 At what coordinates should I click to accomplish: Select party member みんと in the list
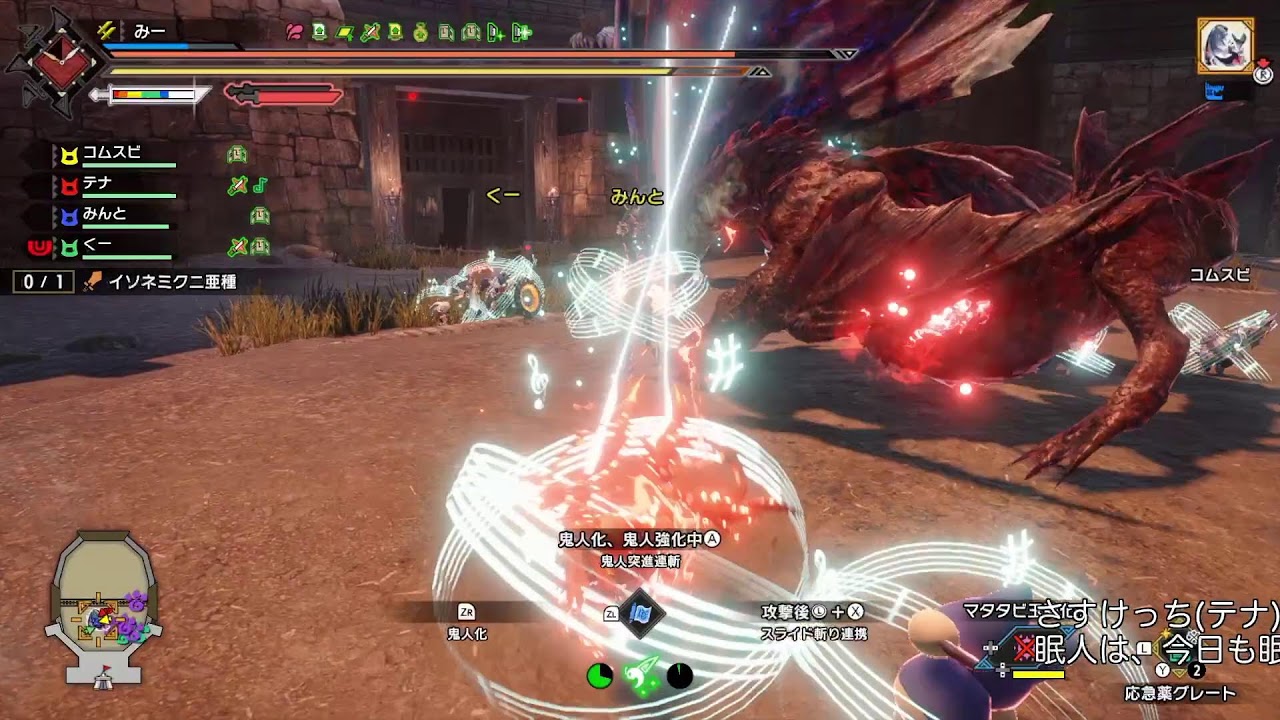tap(104, 214)
